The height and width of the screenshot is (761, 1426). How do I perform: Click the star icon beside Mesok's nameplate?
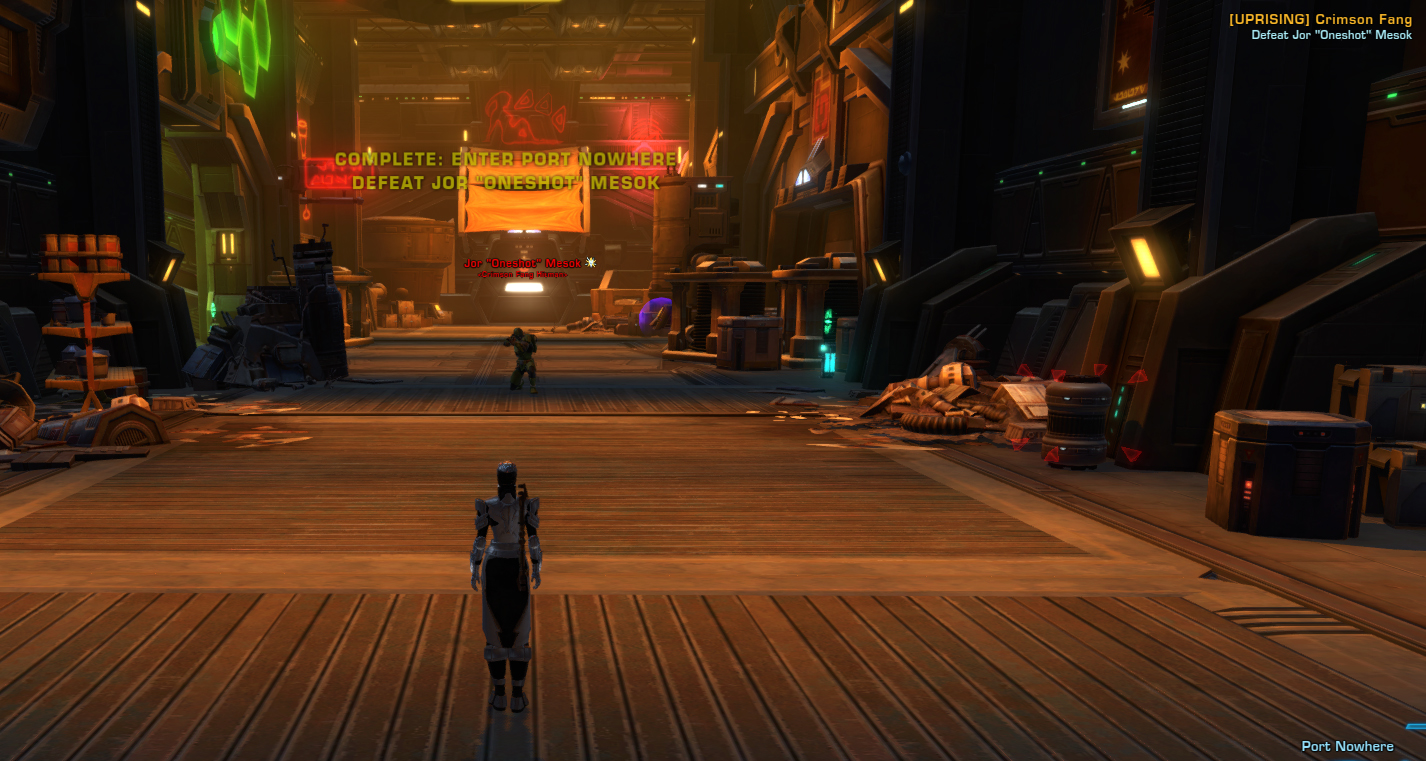[x=589, y=263]
